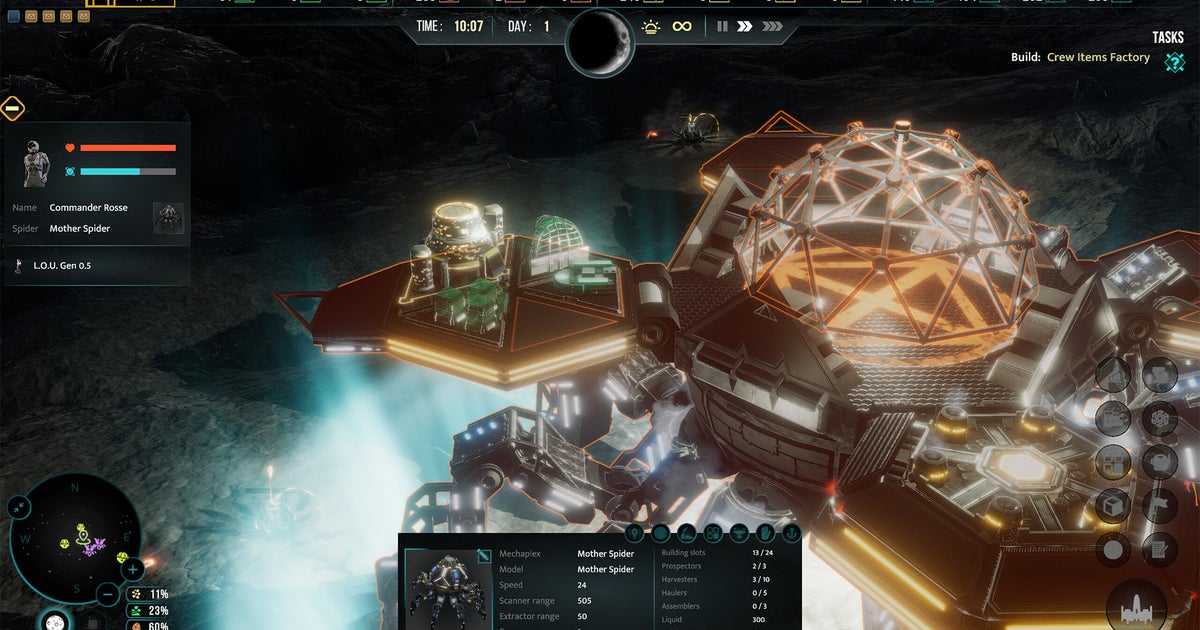Collapse the commander info panel
Screen dimensions: 1200x630
coord(13,109)
